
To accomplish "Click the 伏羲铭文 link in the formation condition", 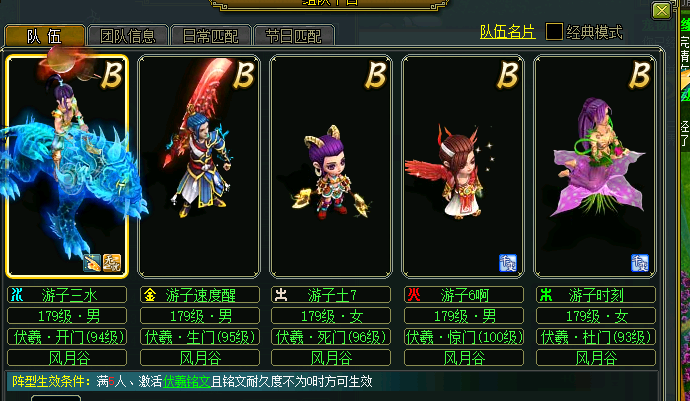I will point(187,381).
